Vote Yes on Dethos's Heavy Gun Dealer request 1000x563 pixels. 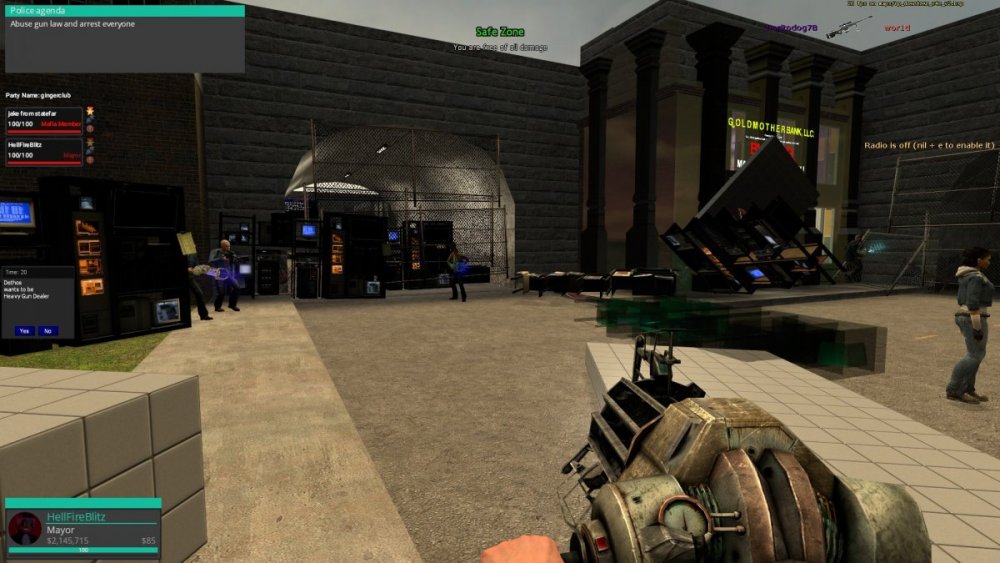[x=24, y=330]
